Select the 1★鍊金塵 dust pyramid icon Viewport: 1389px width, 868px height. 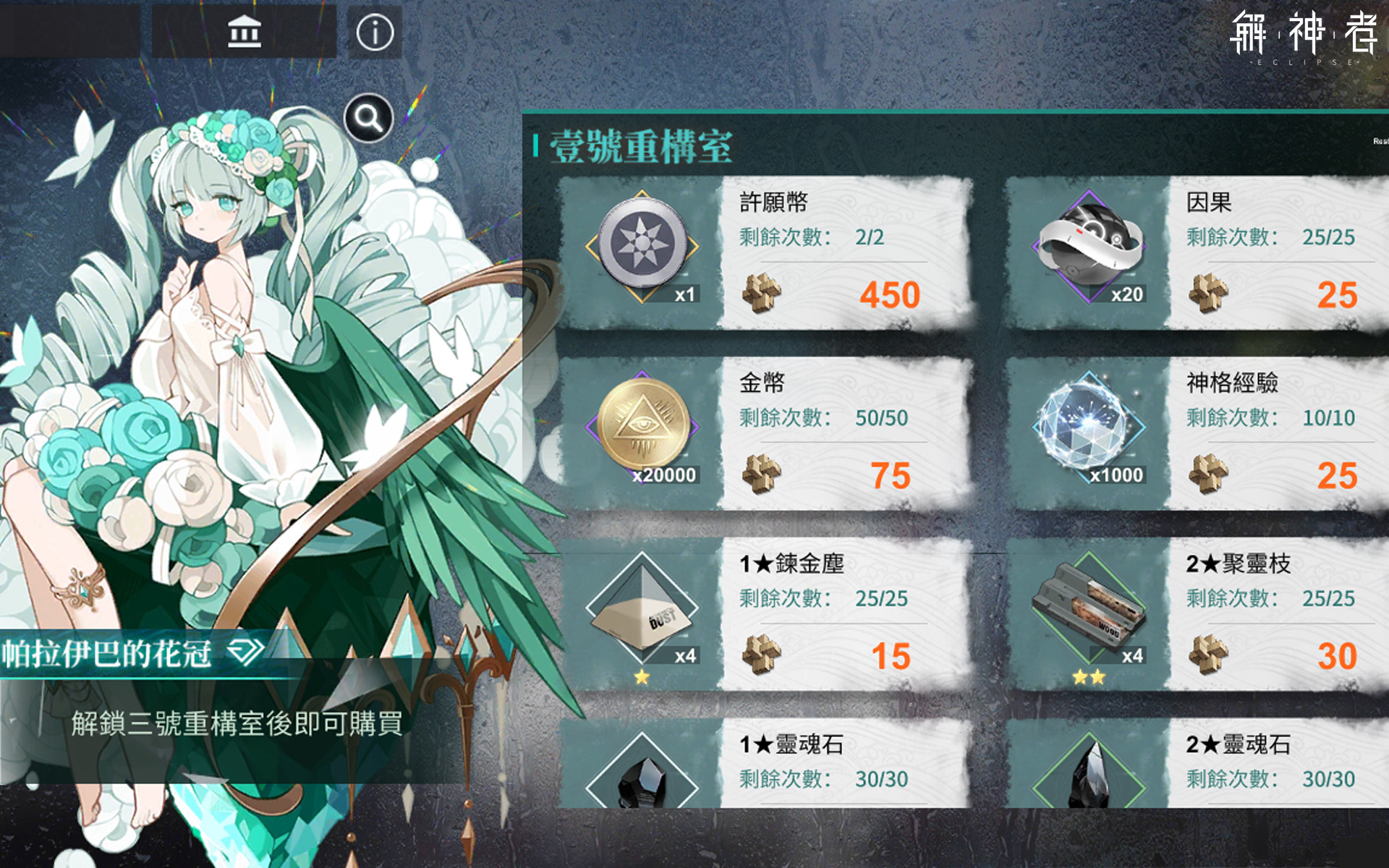(641, 611)
